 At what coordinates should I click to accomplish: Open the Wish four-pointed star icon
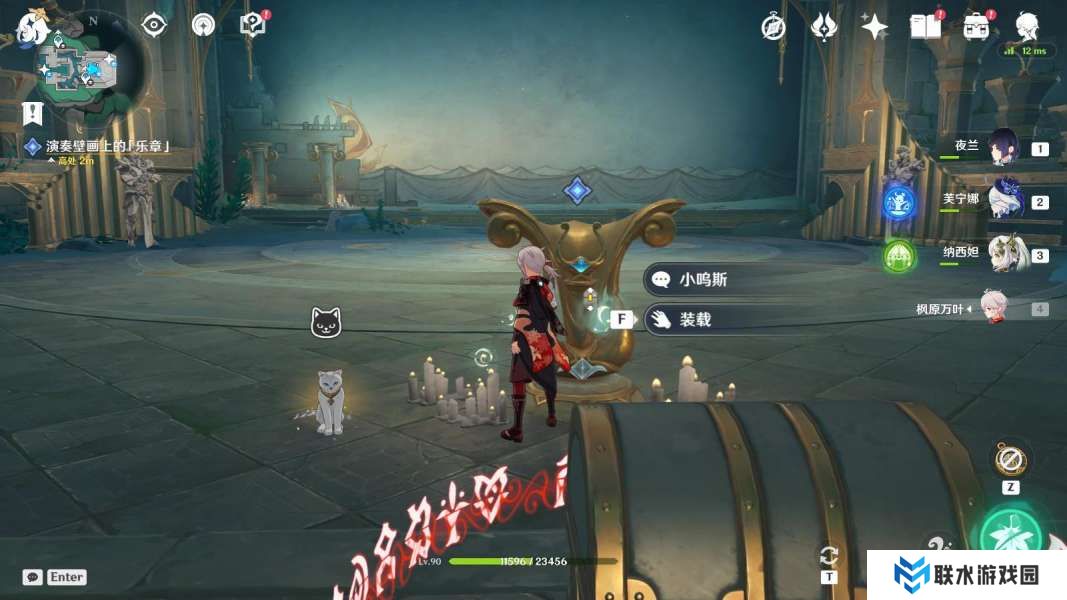tap(875, 27)
